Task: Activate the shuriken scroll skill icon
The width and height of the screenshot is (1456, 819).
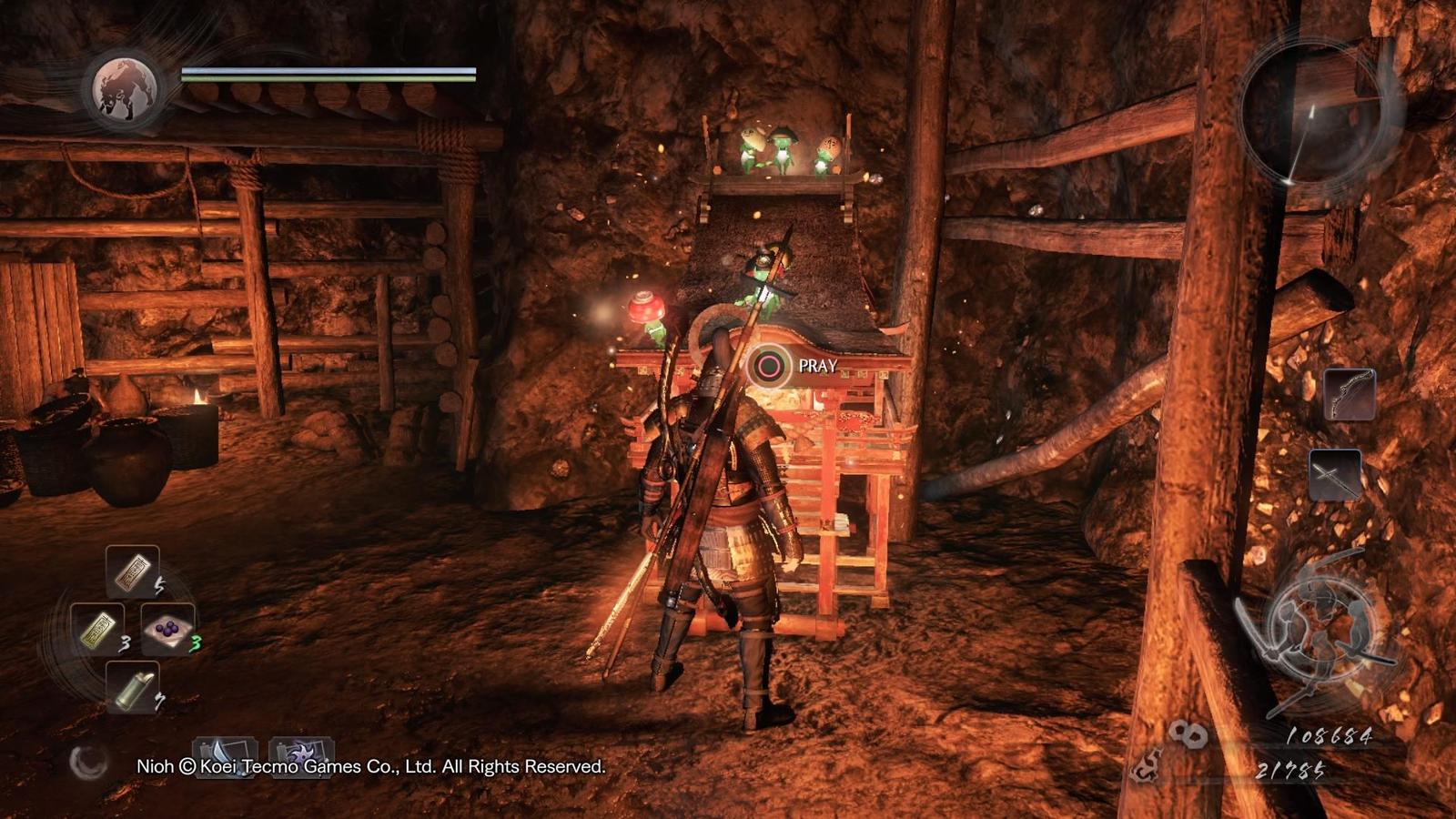Action: tap(300, 754)
